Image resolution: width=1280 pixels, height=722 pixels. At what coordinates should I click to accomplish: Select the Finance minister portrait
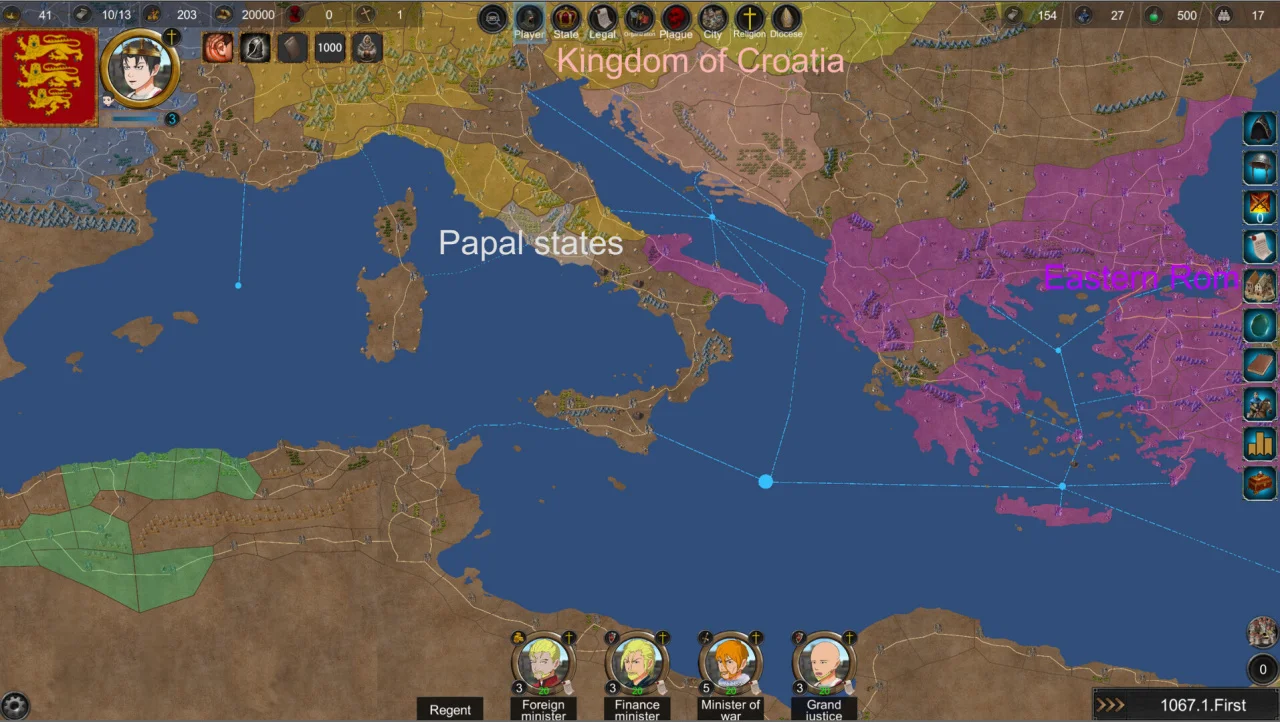(637, 662)
